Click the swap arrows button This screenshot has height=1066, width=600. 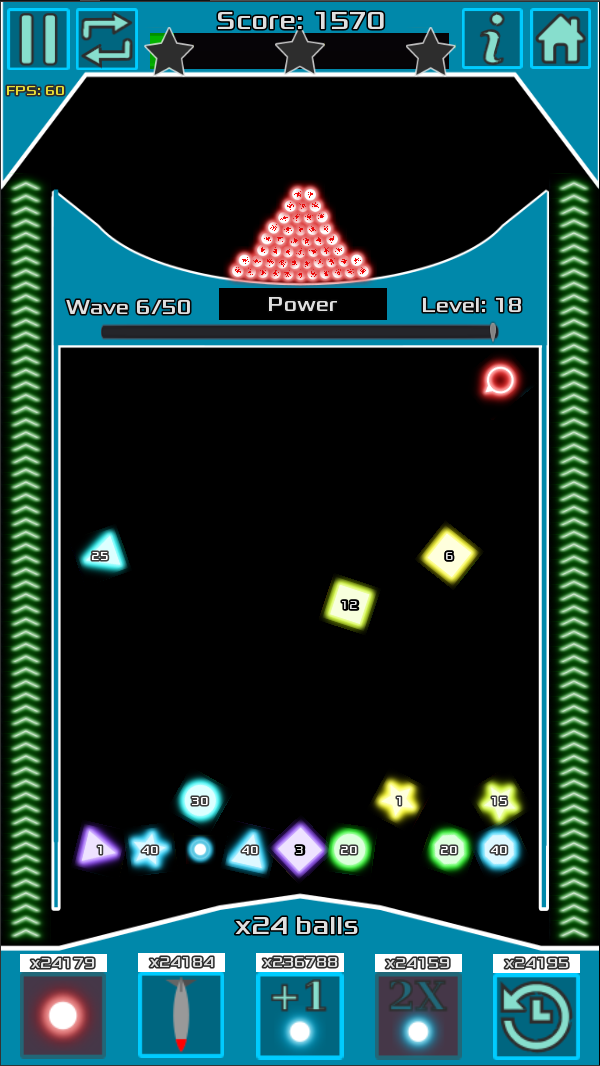pos(107,39)
